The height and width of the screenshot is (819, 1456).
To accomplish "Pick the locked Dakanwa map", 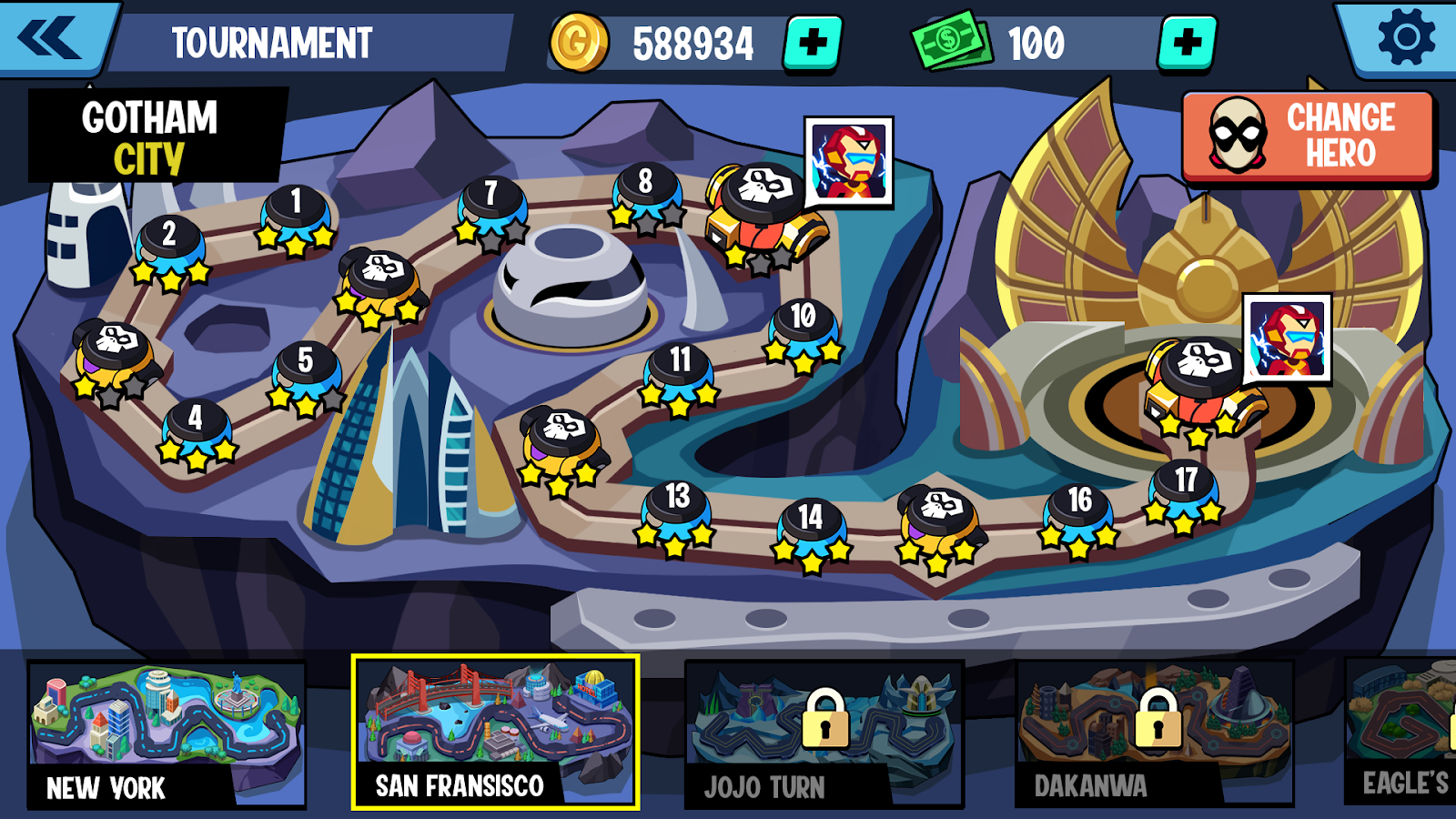I will (x=1154, y=733).
